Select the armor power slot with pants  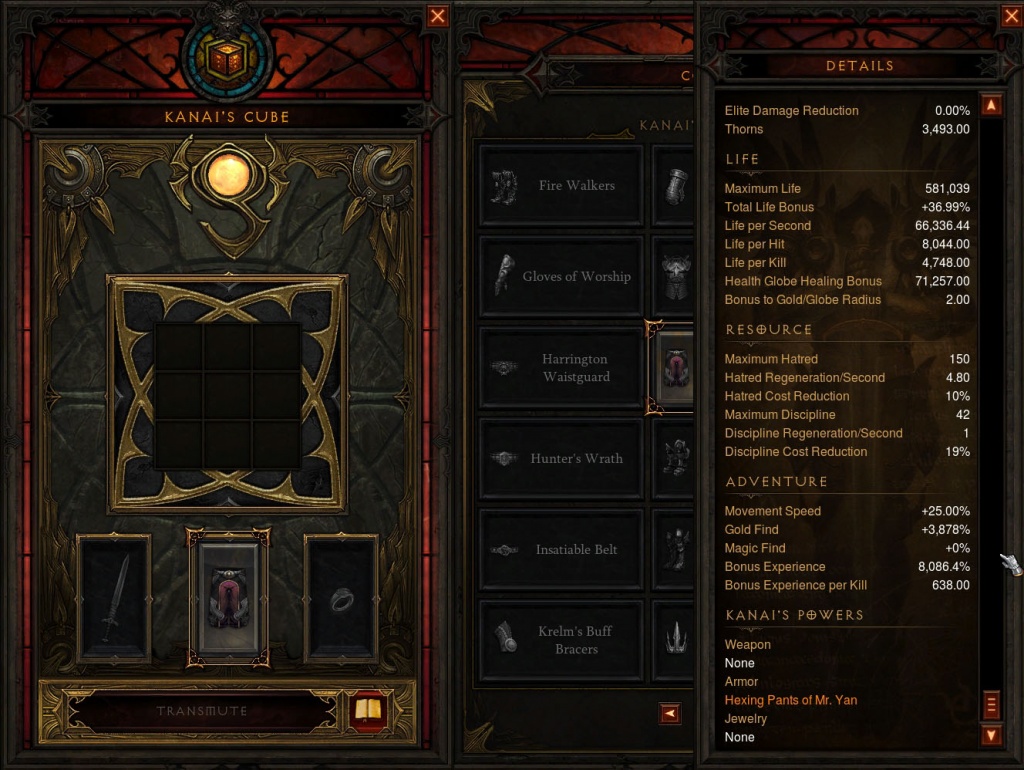pyautogui.click(x=228, y=598)
